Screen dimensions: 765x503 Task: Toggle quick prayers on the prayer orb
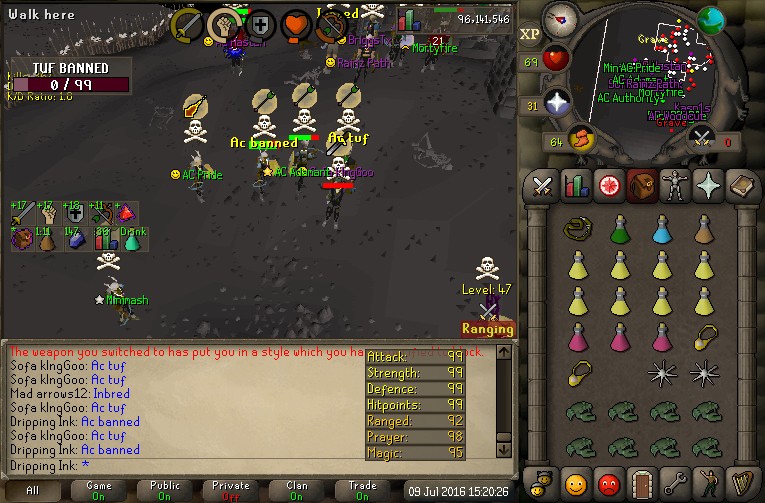[x=556, y=102]
